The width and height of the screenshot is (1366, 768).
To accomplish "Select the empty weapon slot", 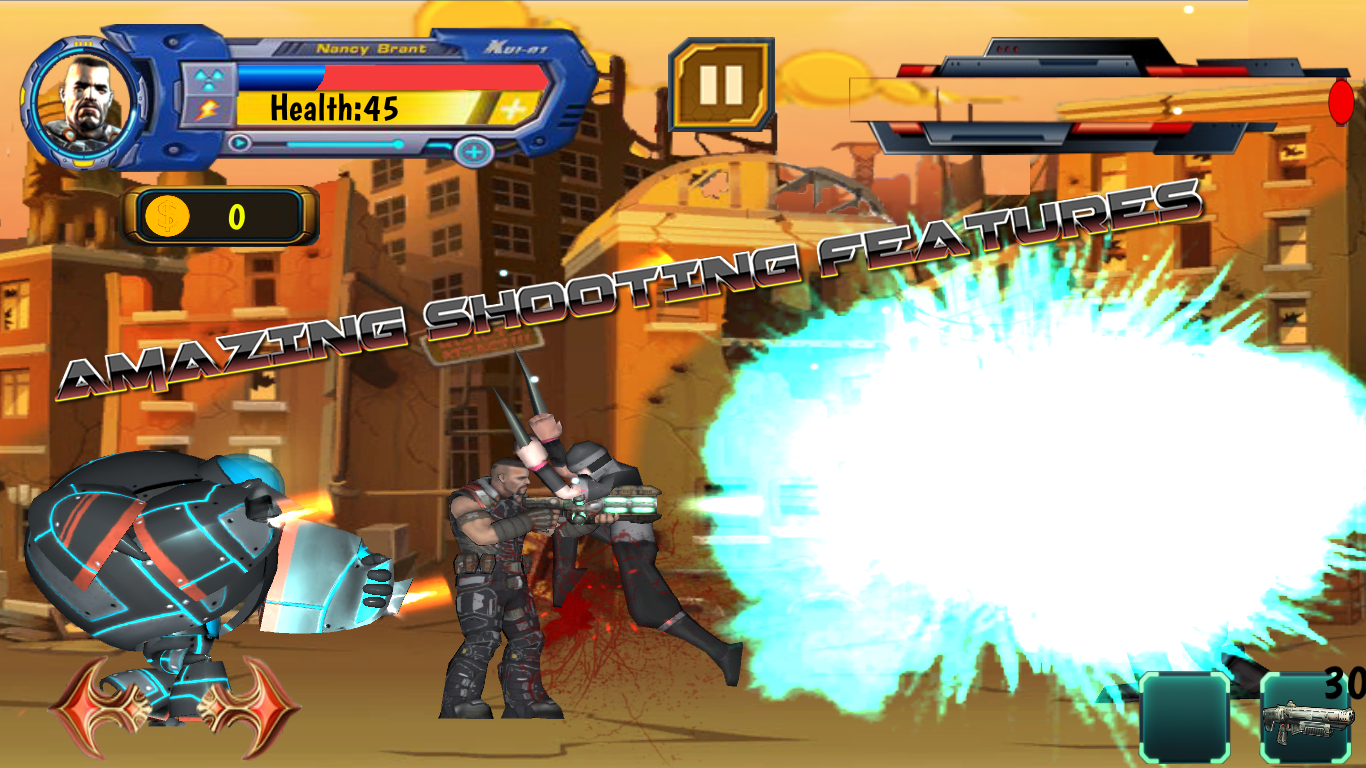I will (1186, 712).
